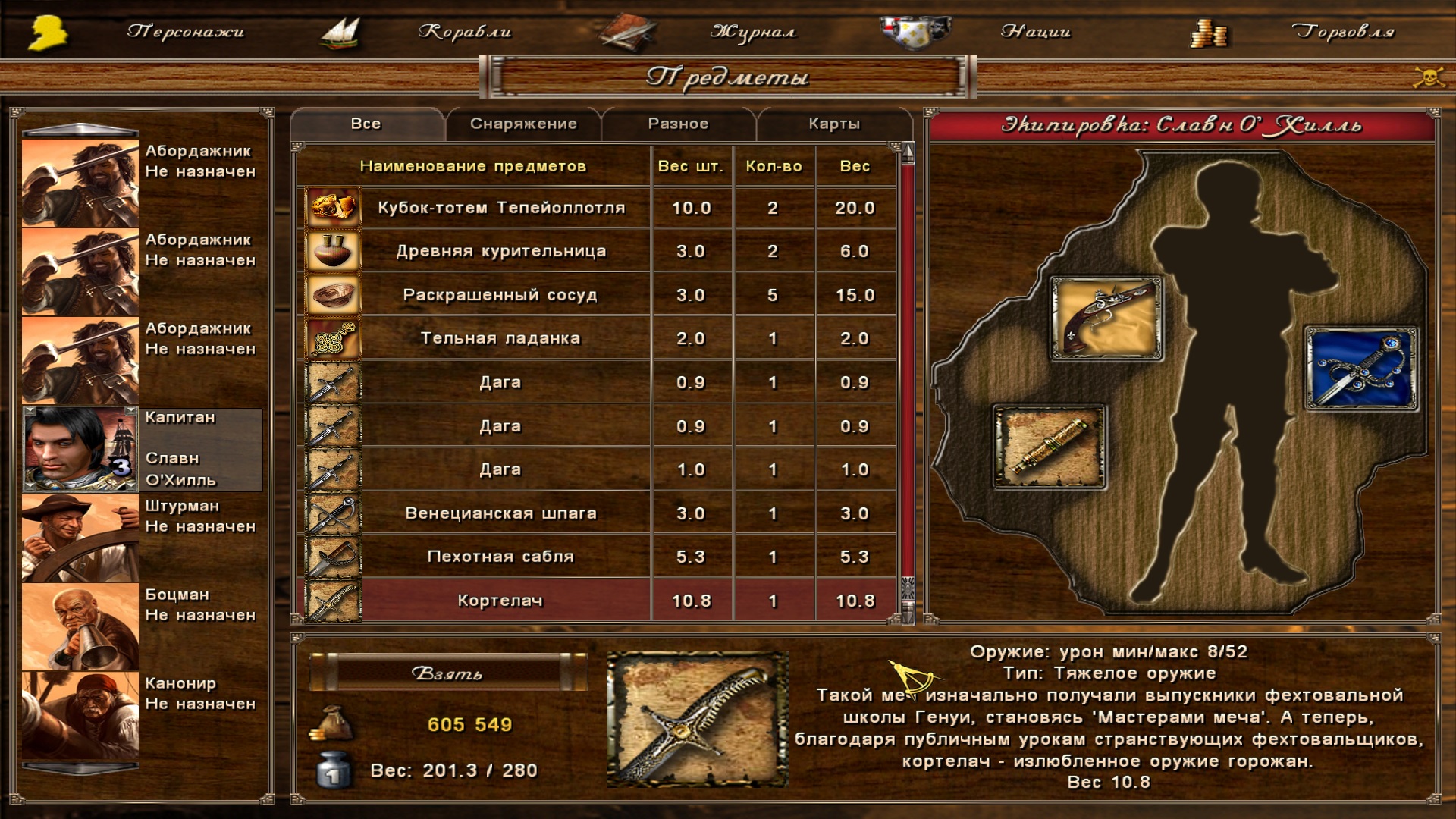1456x819 pixels.
Task: Click the equipped spyglass slot
Action: coord(1050,447)
